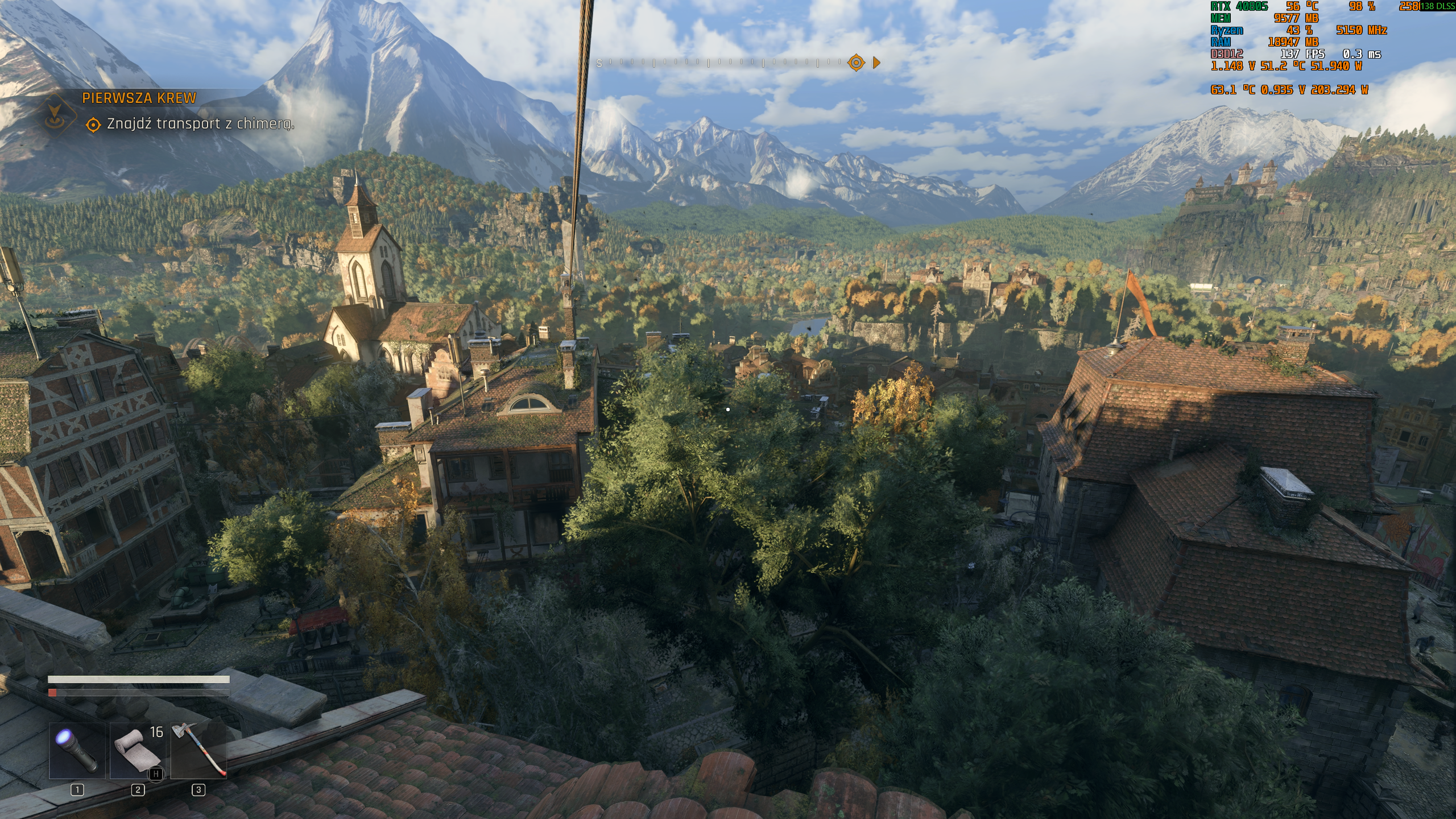Open the Pierwsza Krew quest tracker
Viewport: 1456px width, 819px height.
[x=139, y=98]
